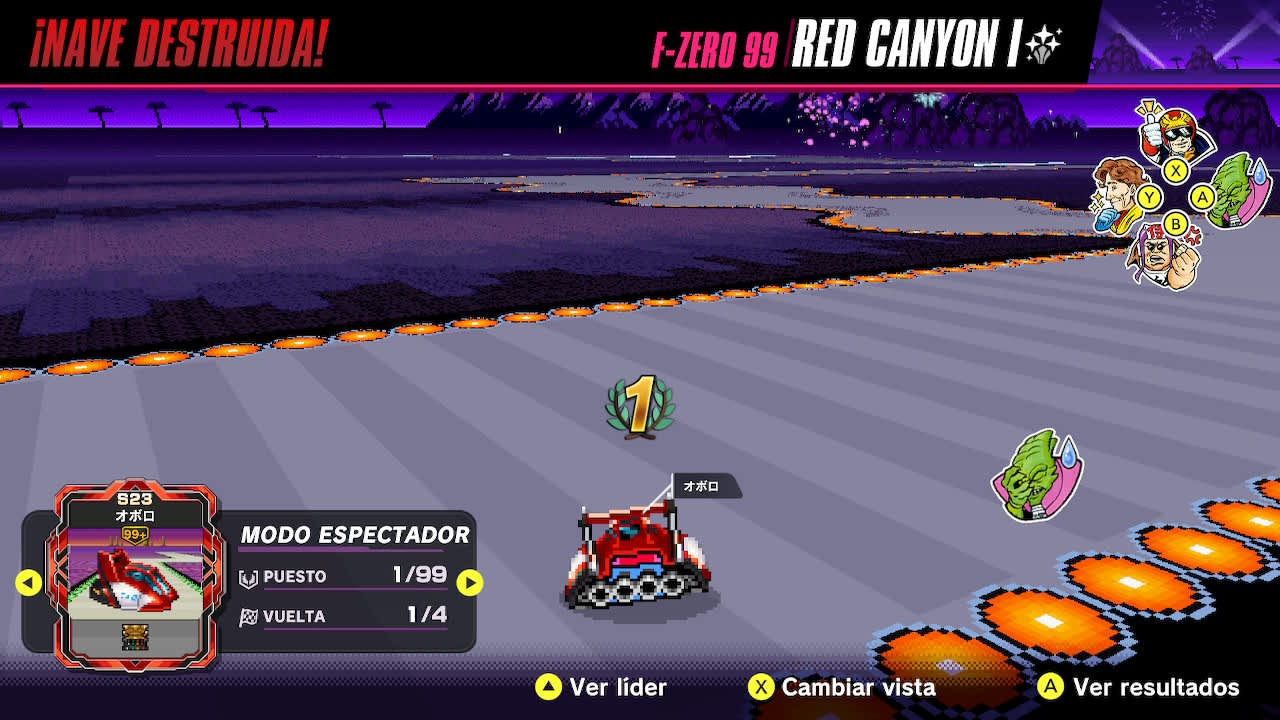1280x720 pixels.
Task: Click the yellow B emote button prompt
Action: [1176, 226]
